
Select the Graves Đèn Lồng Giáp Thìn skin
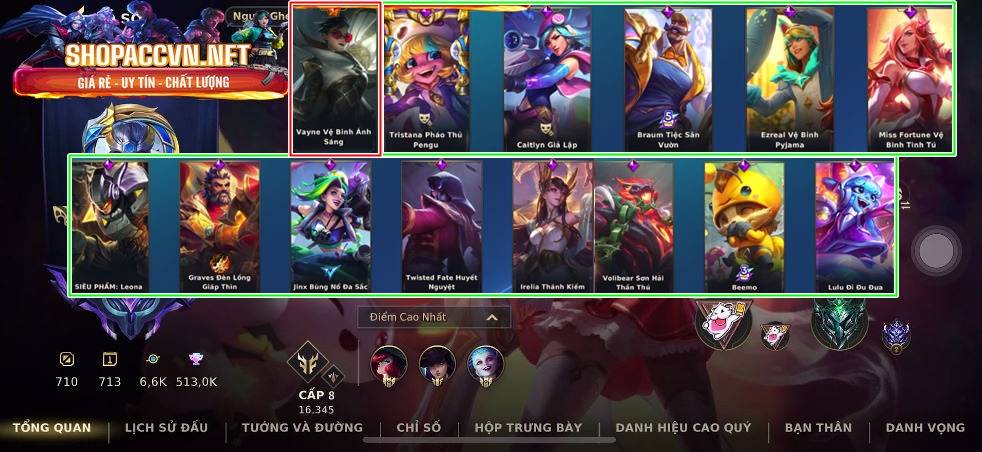(x=221, y=225)
